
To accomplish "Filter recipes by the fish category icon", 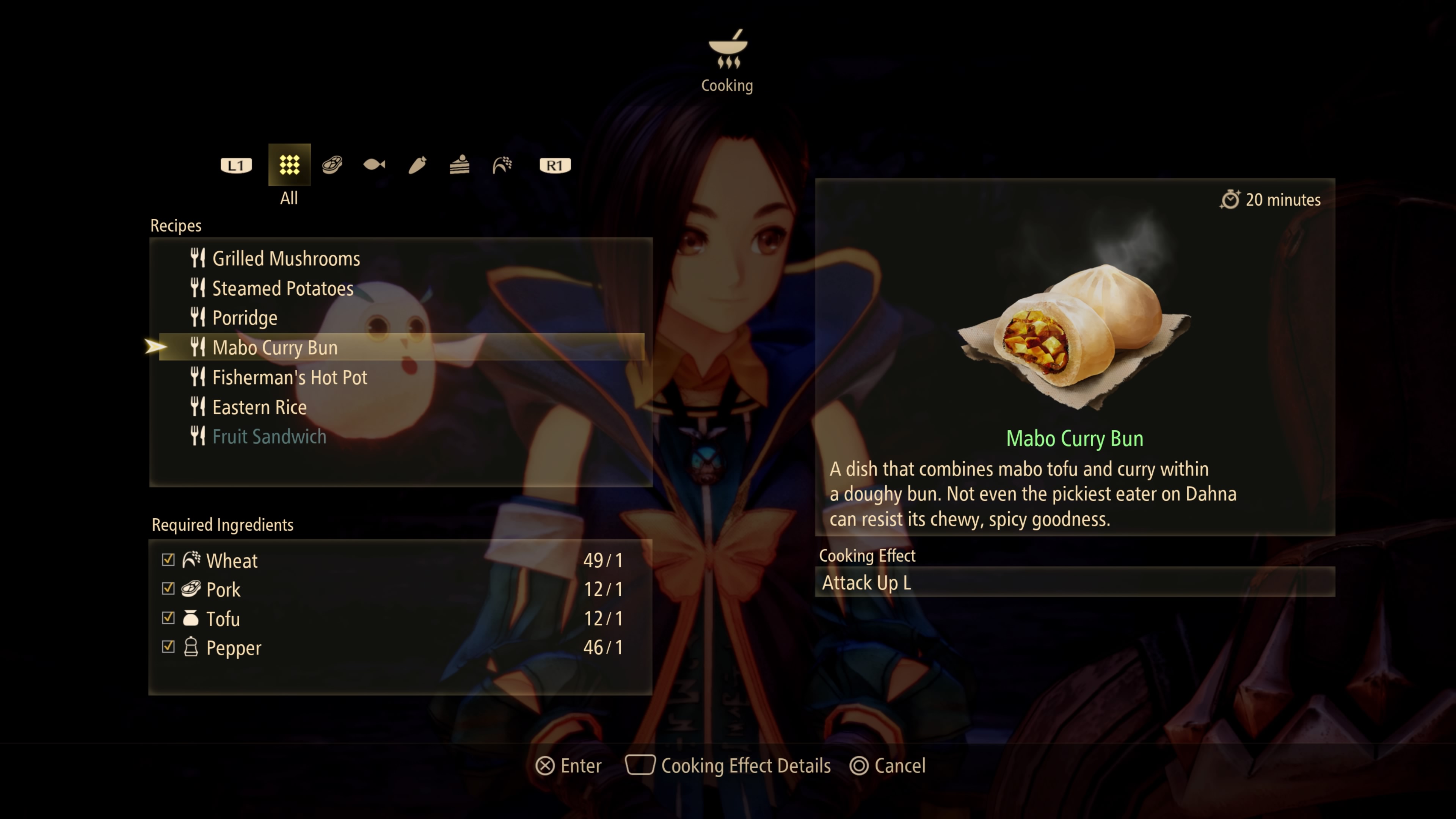I will coord(374,165).
